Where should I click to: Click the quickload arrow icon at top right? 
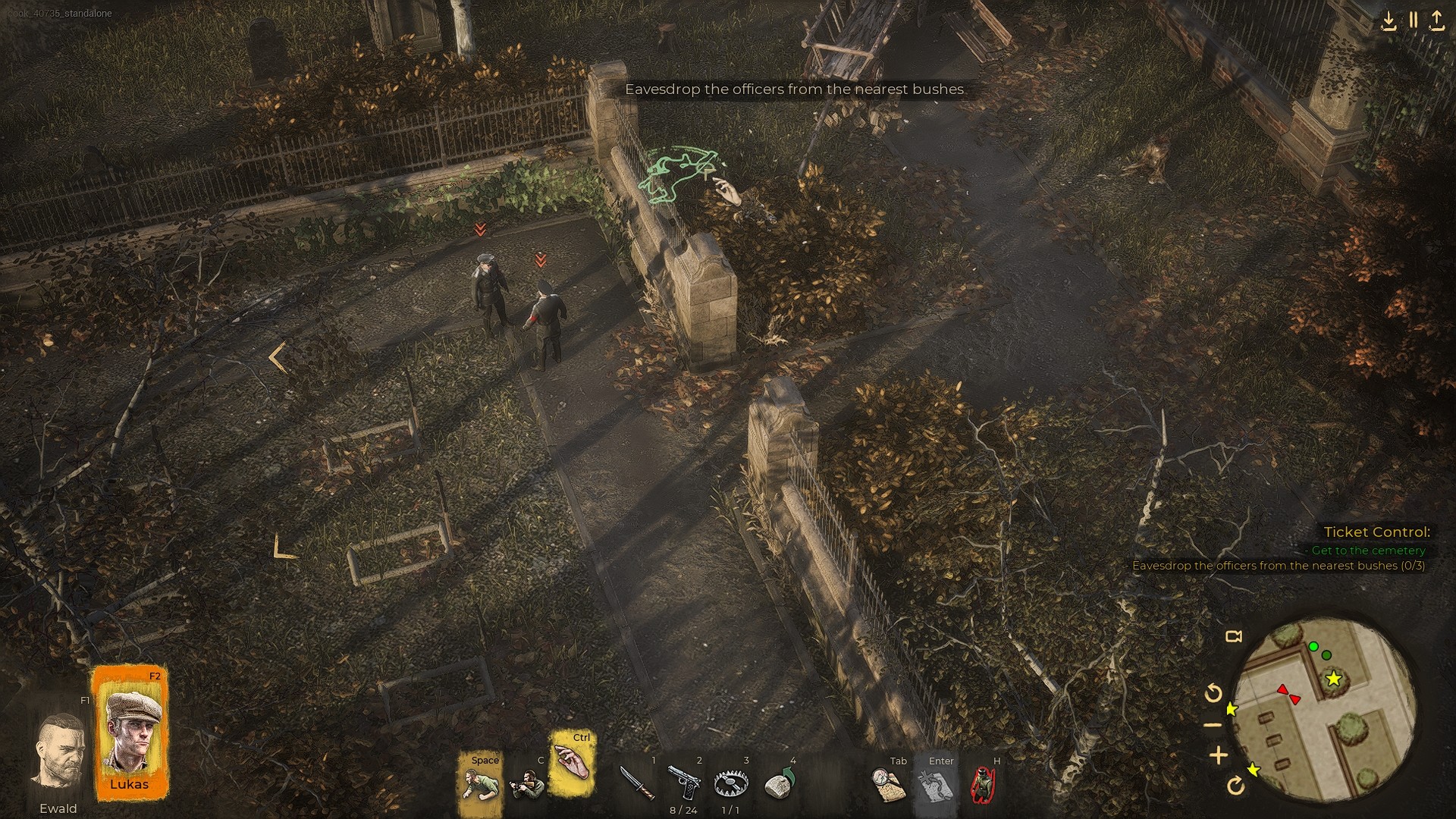pyautogui.click(x=1436, y=20)
